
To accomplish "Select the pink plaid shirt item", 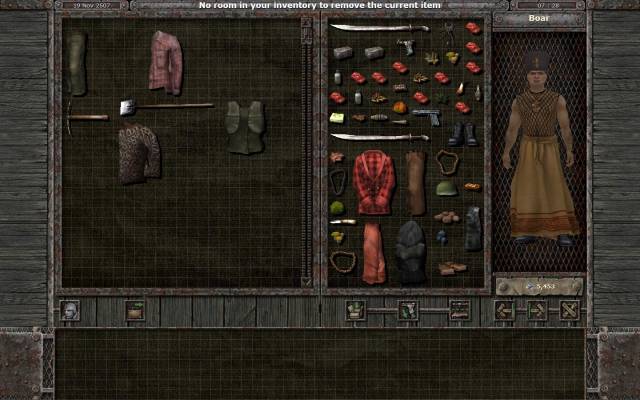I will click(166, 62).
